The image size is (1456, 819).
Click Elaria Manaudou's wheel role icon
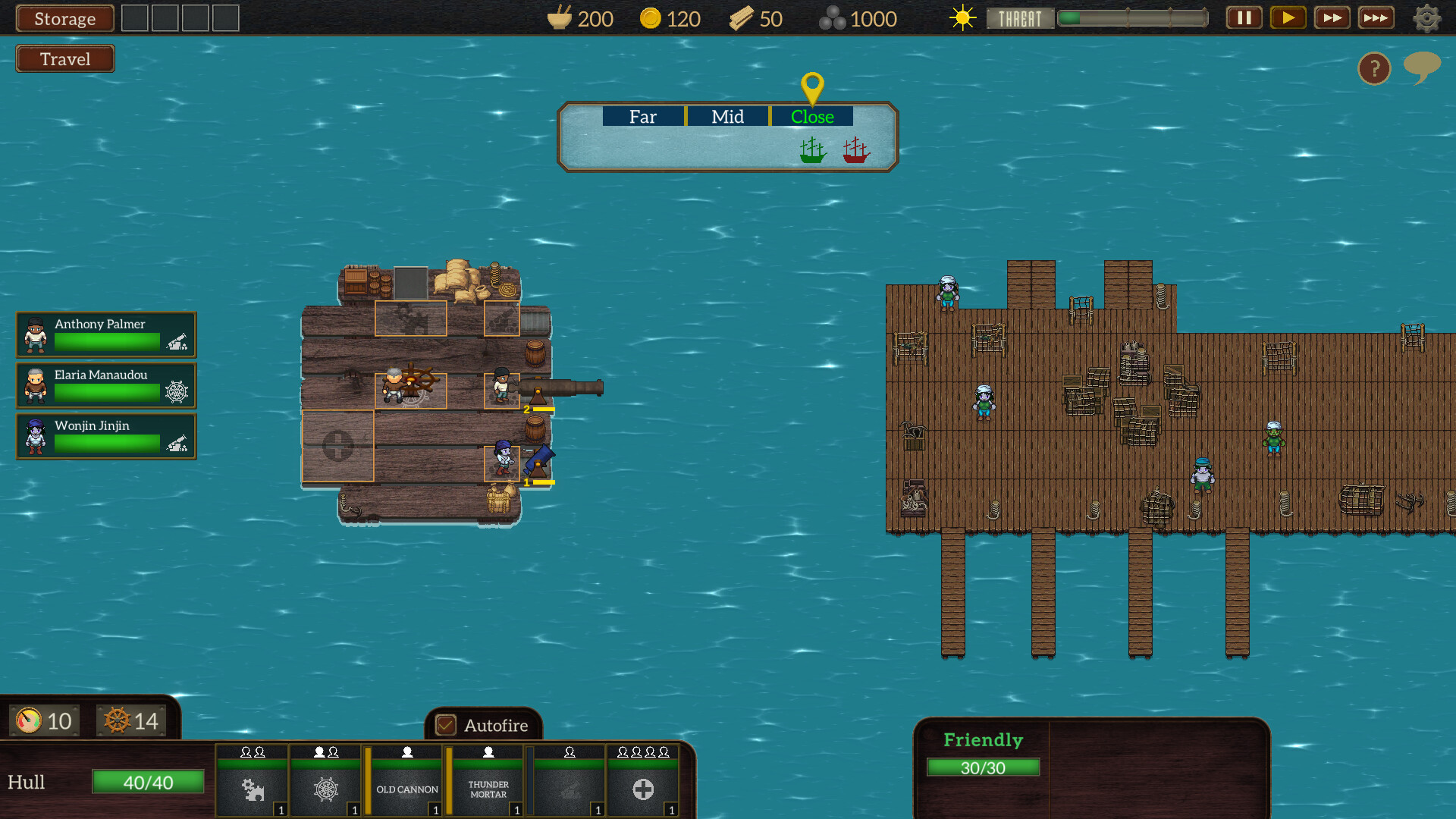pos(177,392)
